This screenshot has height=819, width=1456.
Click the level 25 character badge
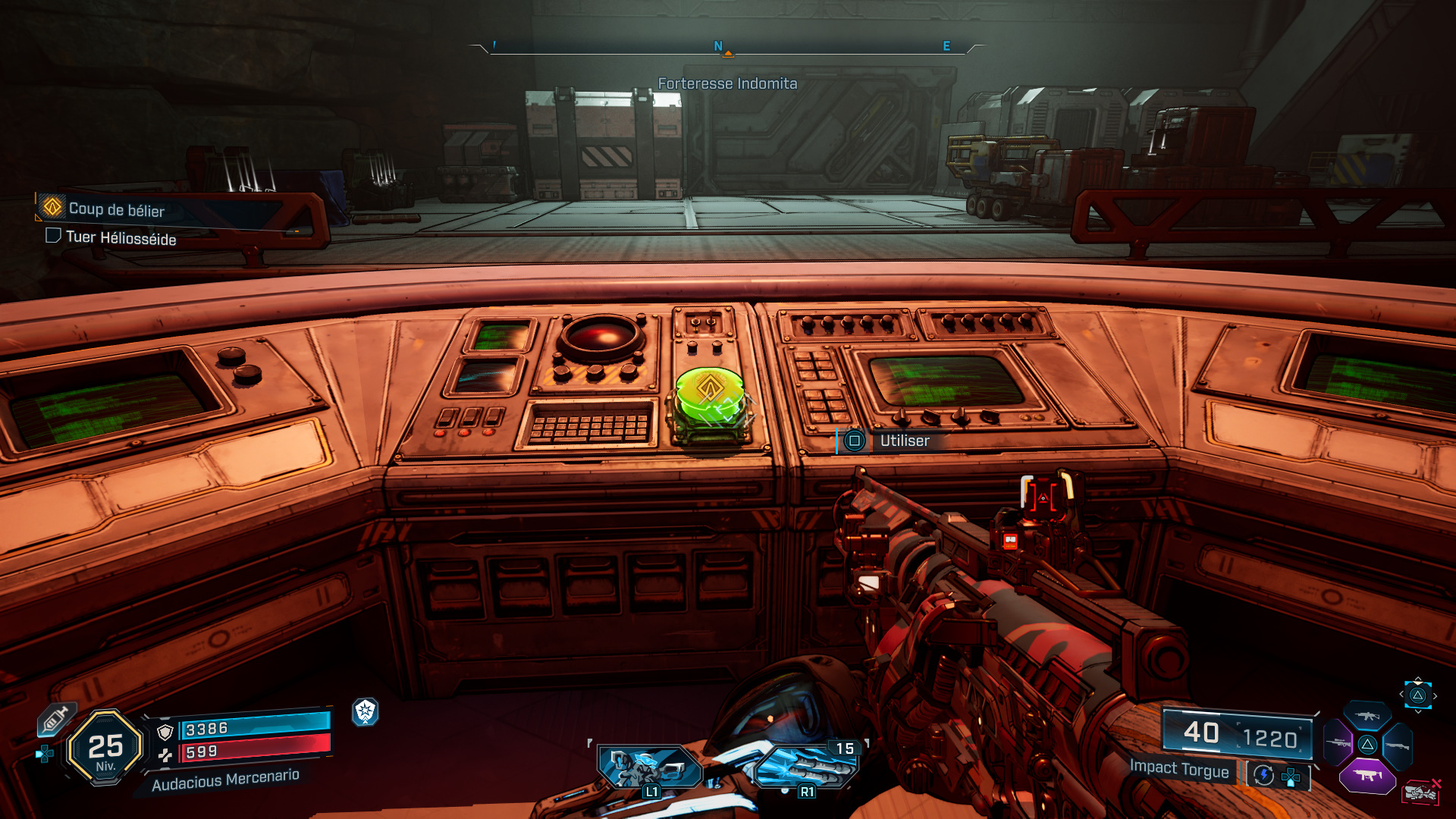point(105,748)
